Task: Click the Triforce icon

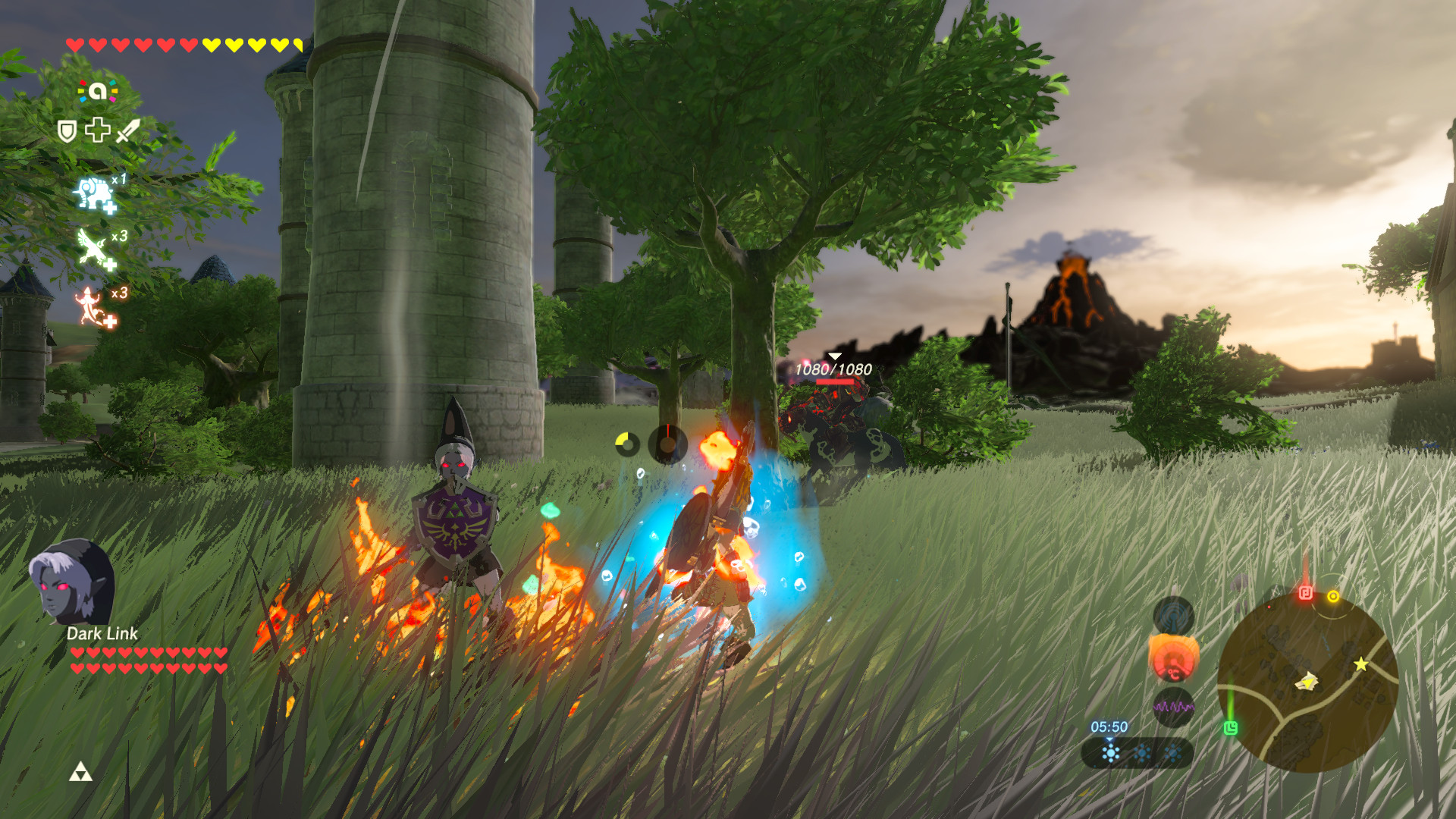Action: [x=80, y=773]
